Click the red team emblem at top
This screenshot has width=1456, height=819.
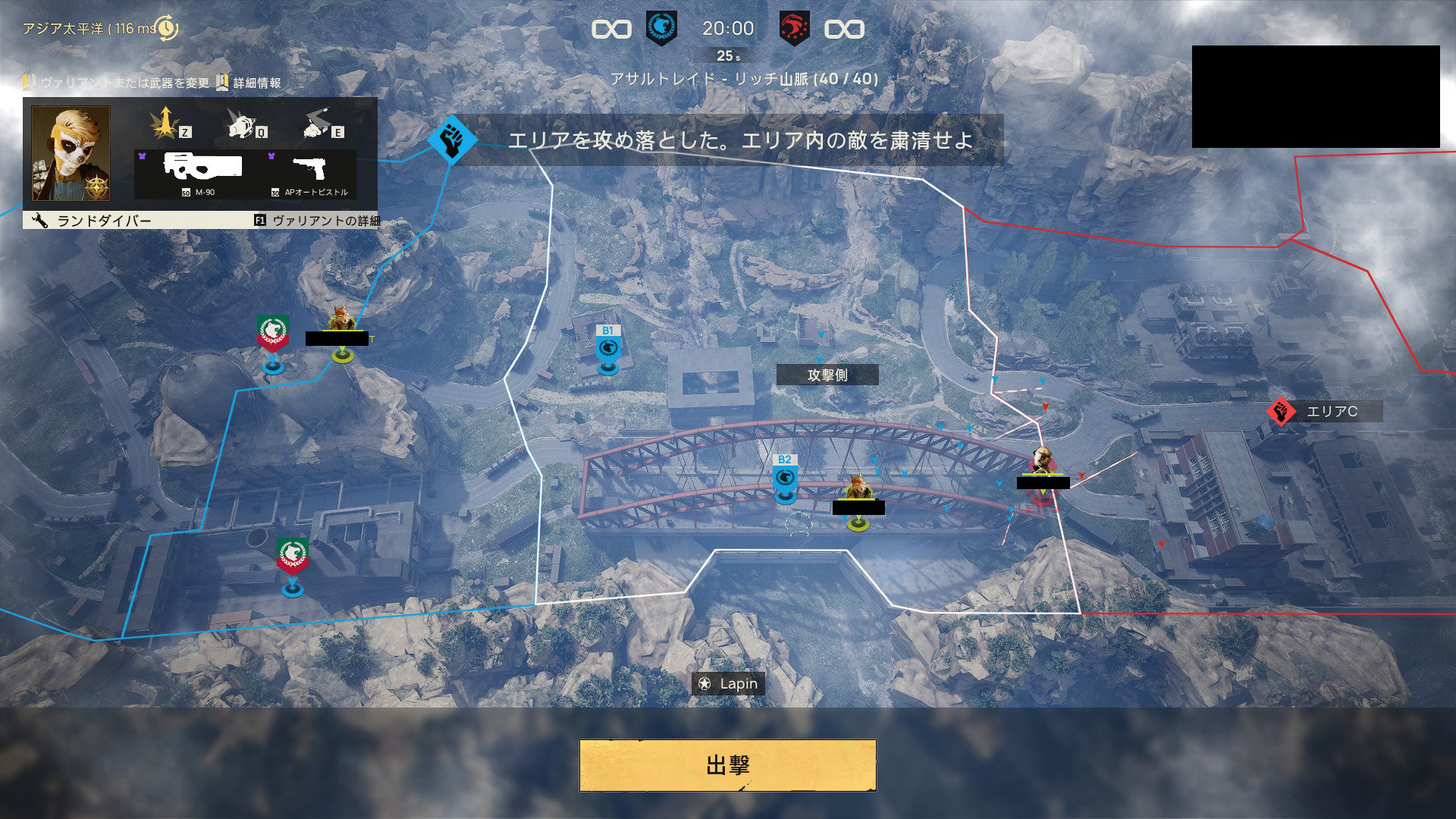pyautogui.click(x=794, y=29)
